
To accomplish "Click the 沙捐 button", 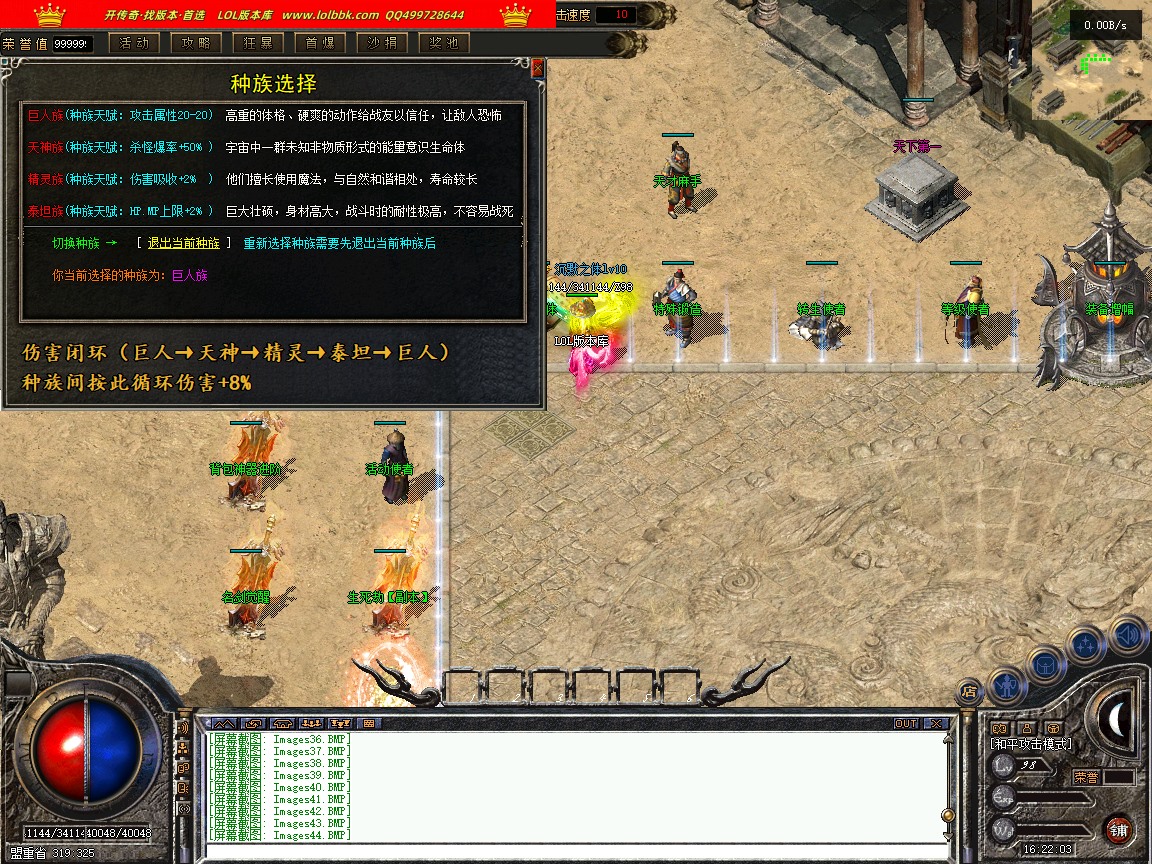I will [x=382, y=43].
